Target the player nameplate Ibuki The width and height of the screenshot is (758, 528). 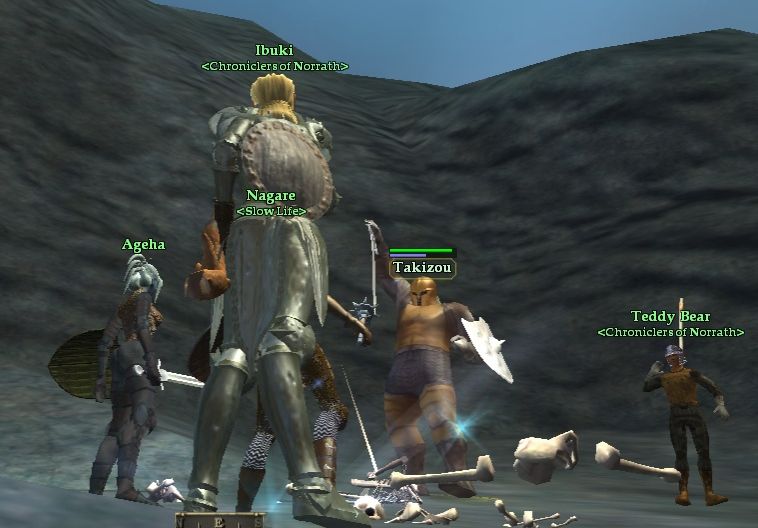coord(274,50)
